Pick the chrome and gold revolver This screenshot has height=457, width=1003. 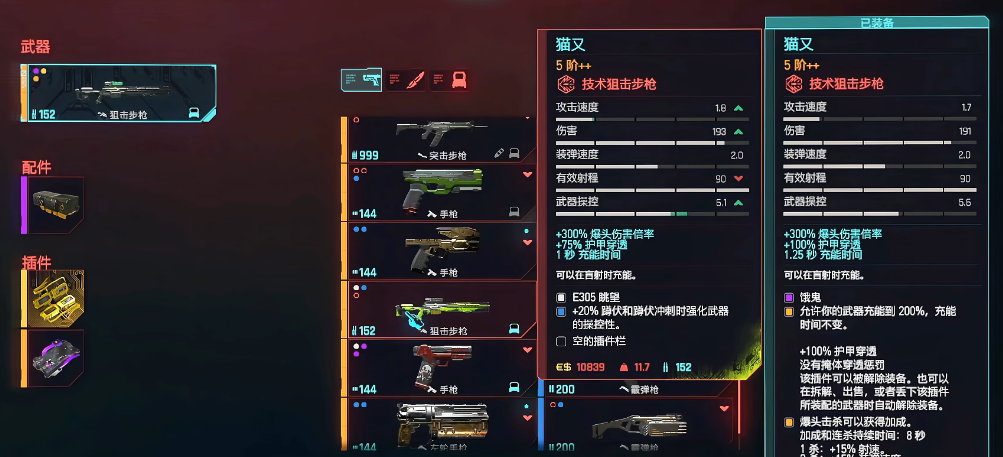pyautogui.click(x=440, y=425)
